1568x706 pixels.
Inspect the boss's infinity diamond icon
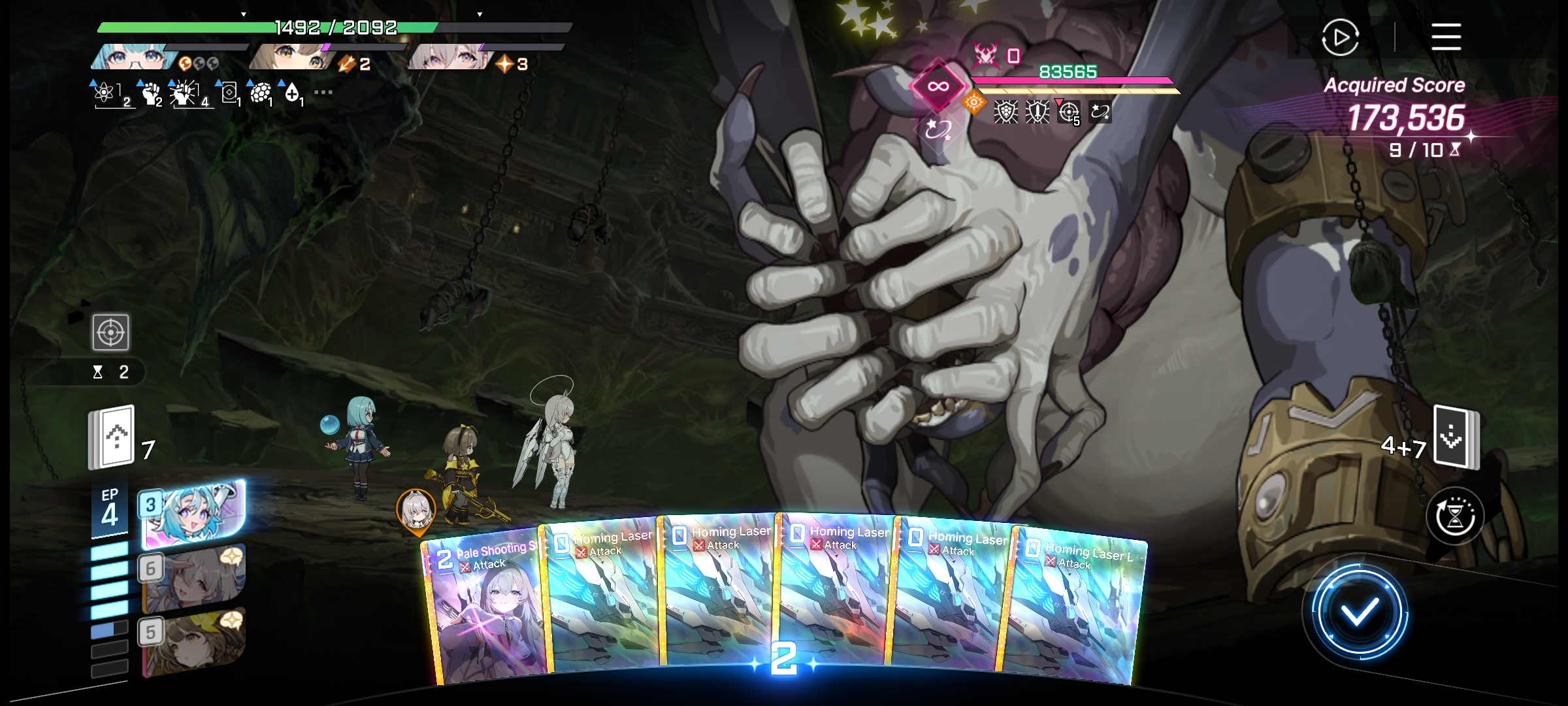point(938,86)
